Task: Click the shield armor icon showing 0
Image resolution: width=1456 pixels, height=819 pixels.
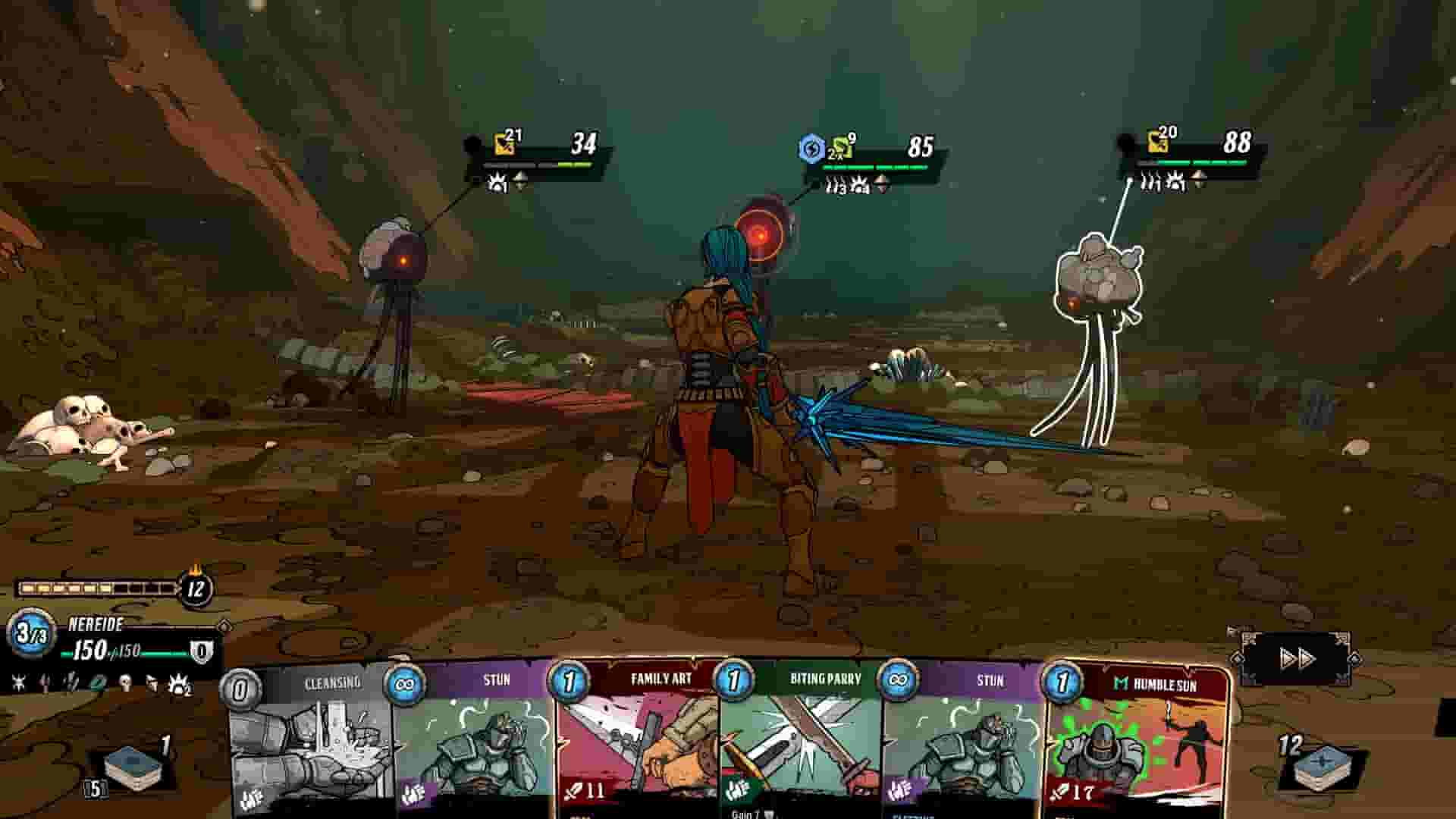Action: [201, 651]
